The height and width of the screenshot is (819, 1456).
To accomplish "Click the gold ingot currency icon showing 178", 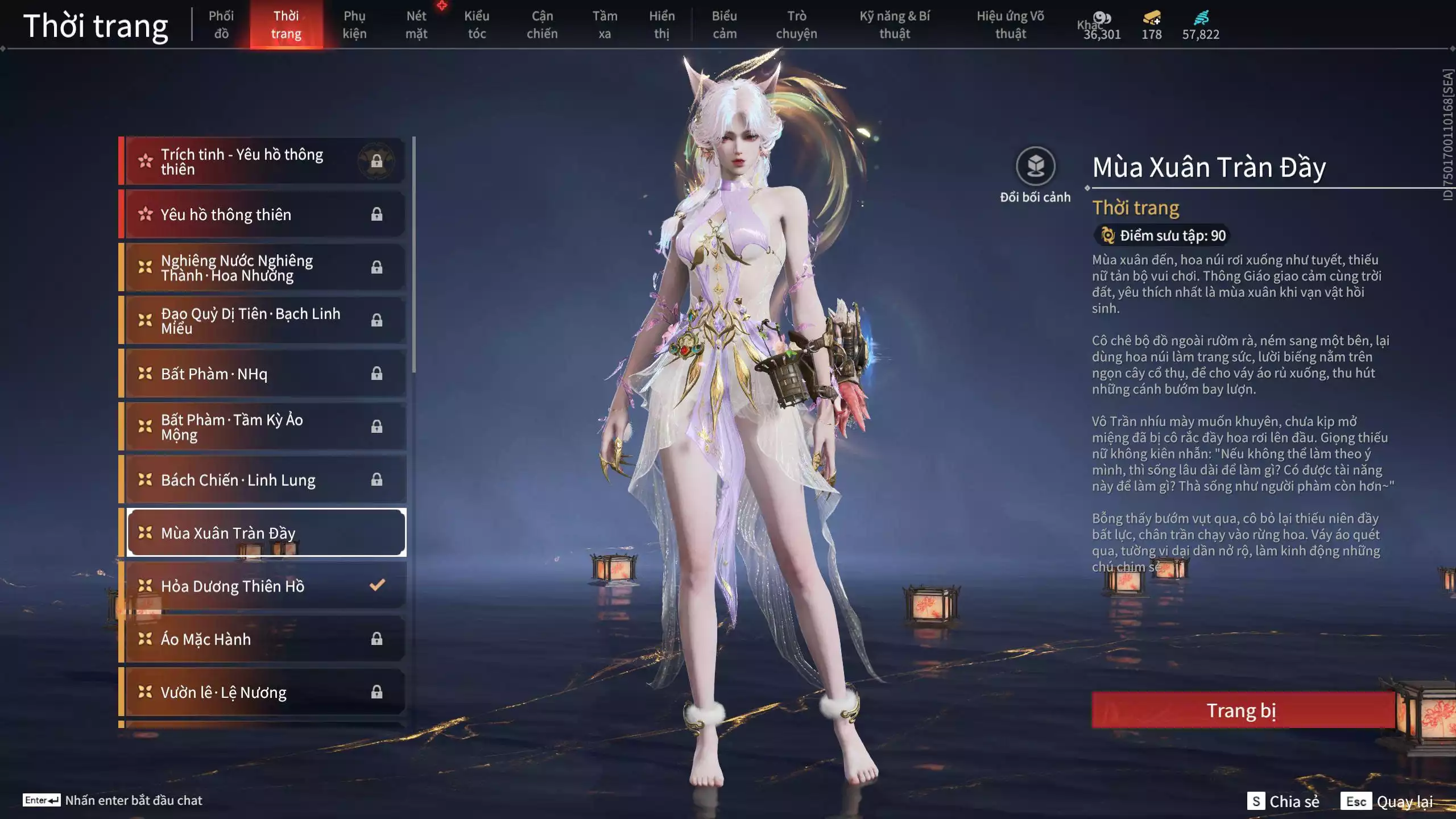I will tap(1150, 18).
